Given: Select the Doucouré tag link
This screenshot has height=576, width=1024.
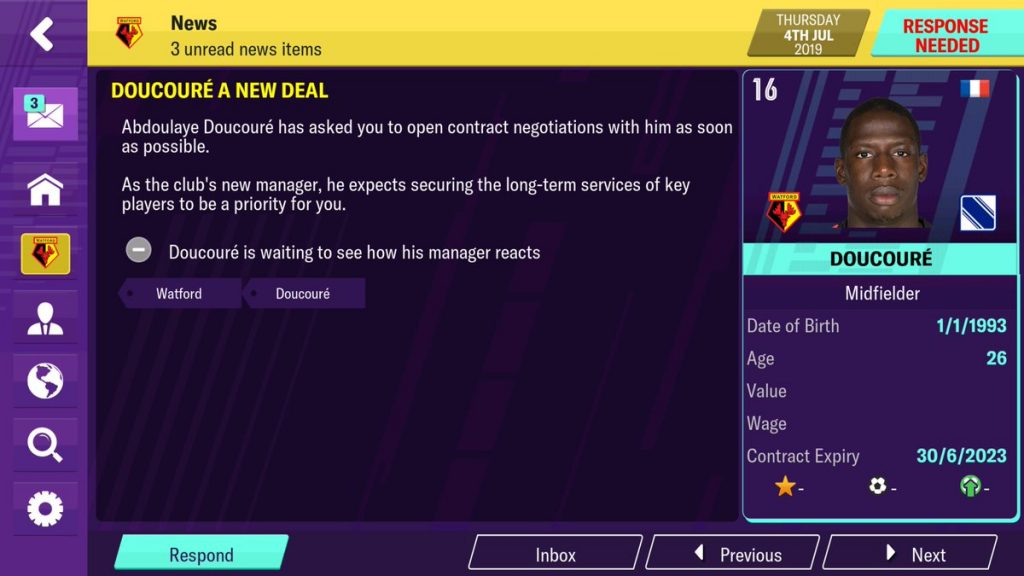Looking at the screenshot, I should pyautogui.click(x=303, y=294).
